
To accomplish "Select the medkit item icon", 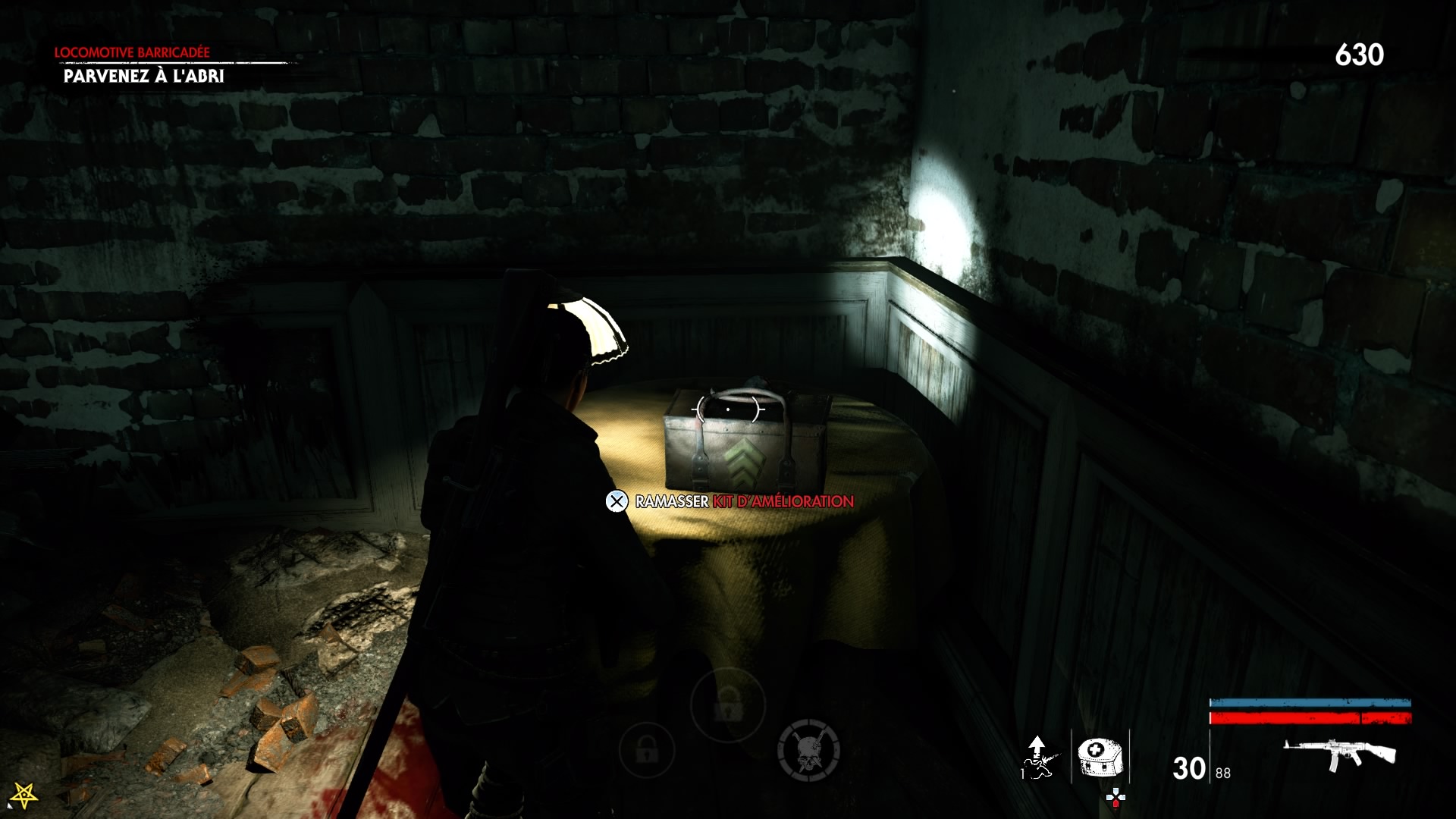I will pos(1100,757).
